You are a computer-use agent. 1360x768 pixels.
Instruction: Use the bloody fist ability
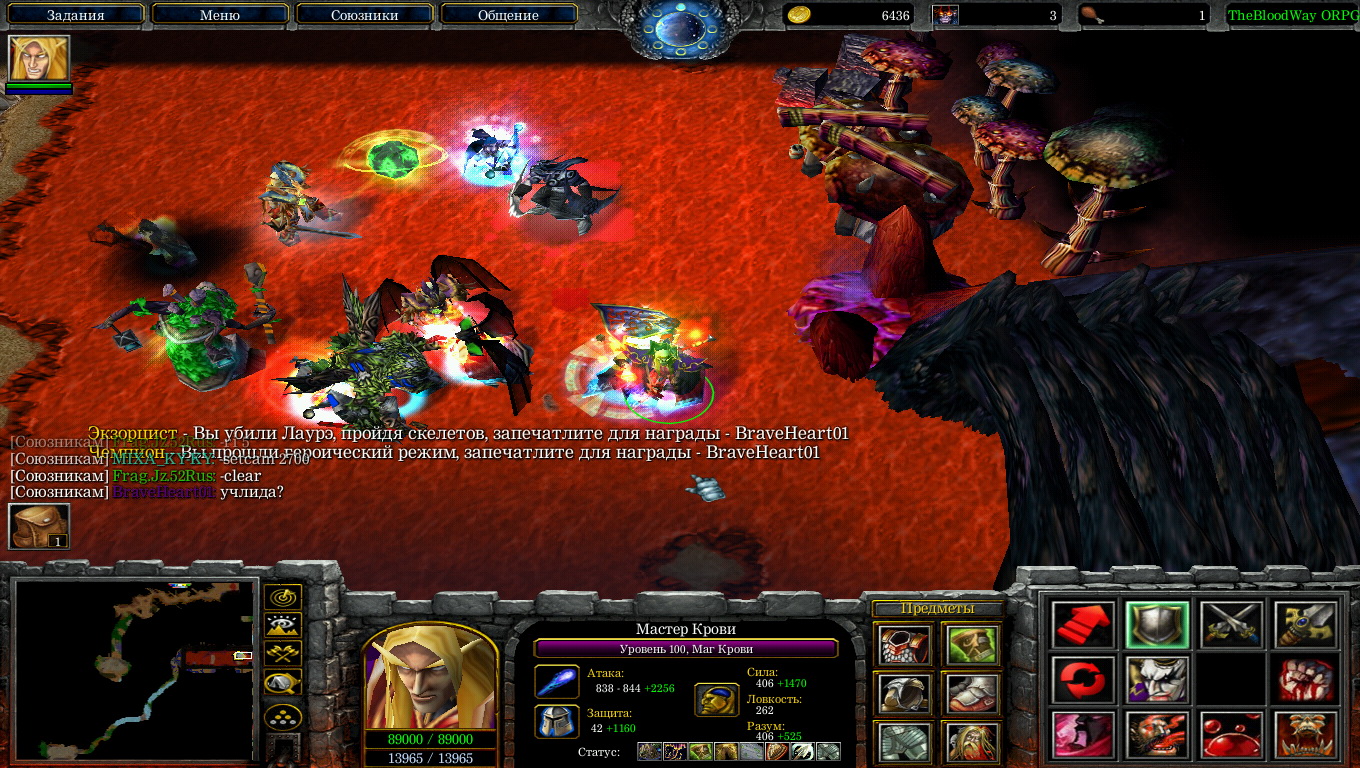(1305, 680)
